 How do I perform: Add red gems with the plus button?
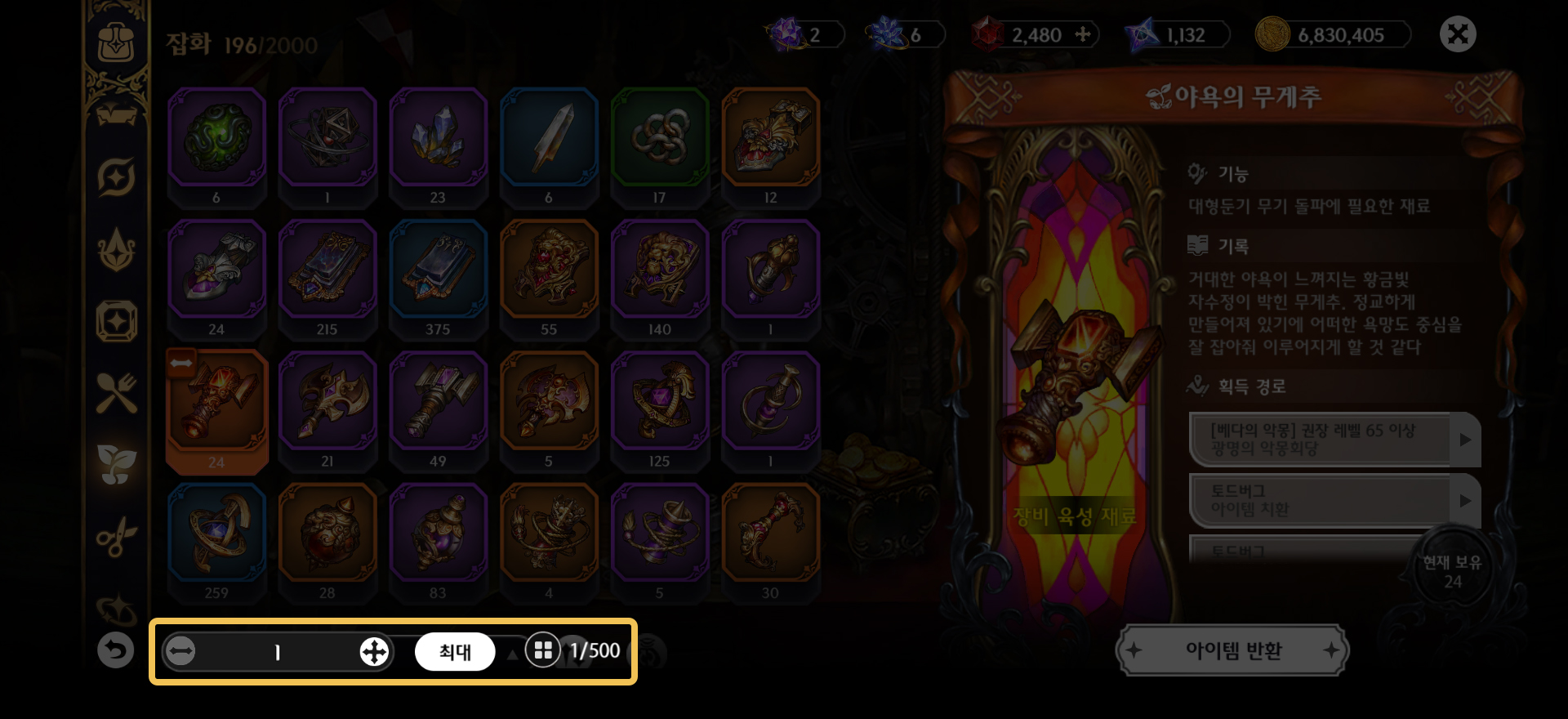coord(1083,34)
